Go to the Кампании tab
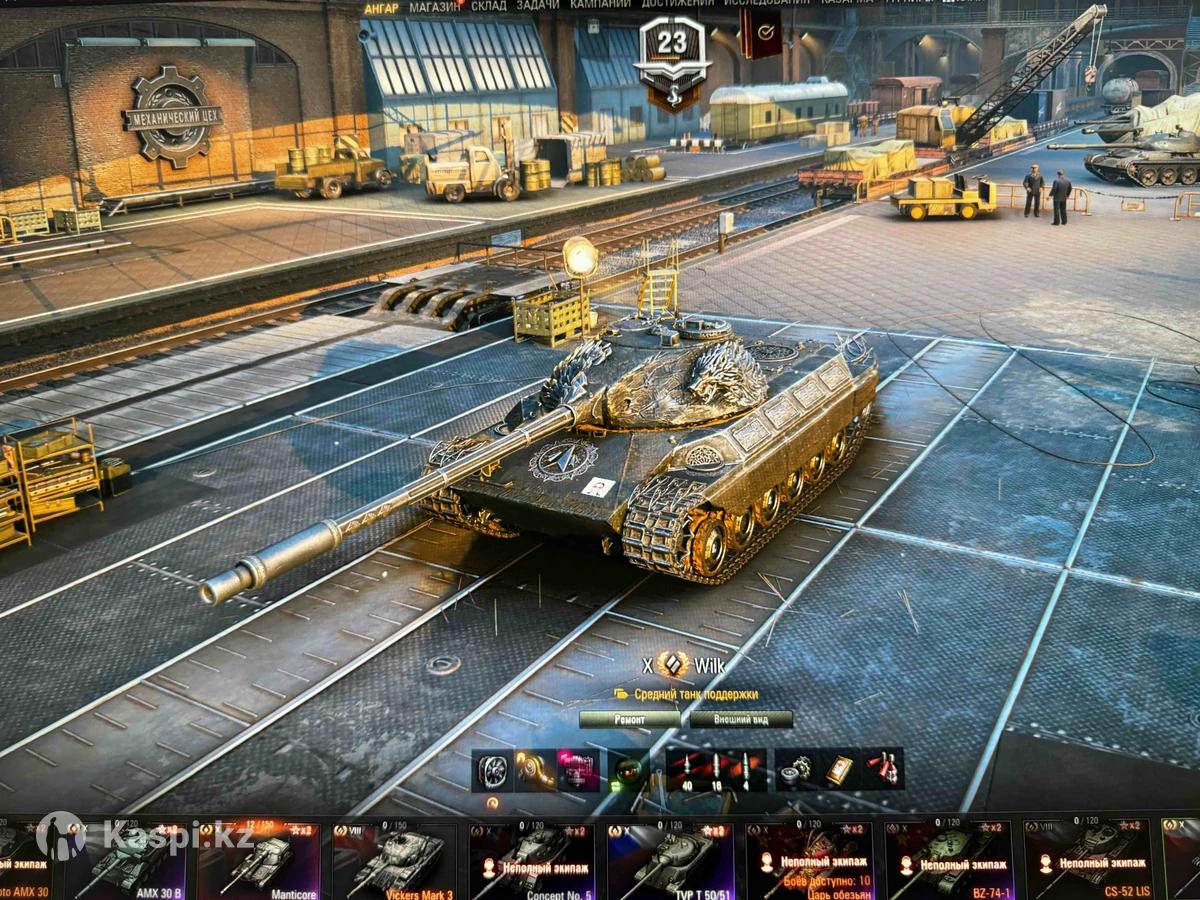The image size is (1200, 900). [600, 5]
